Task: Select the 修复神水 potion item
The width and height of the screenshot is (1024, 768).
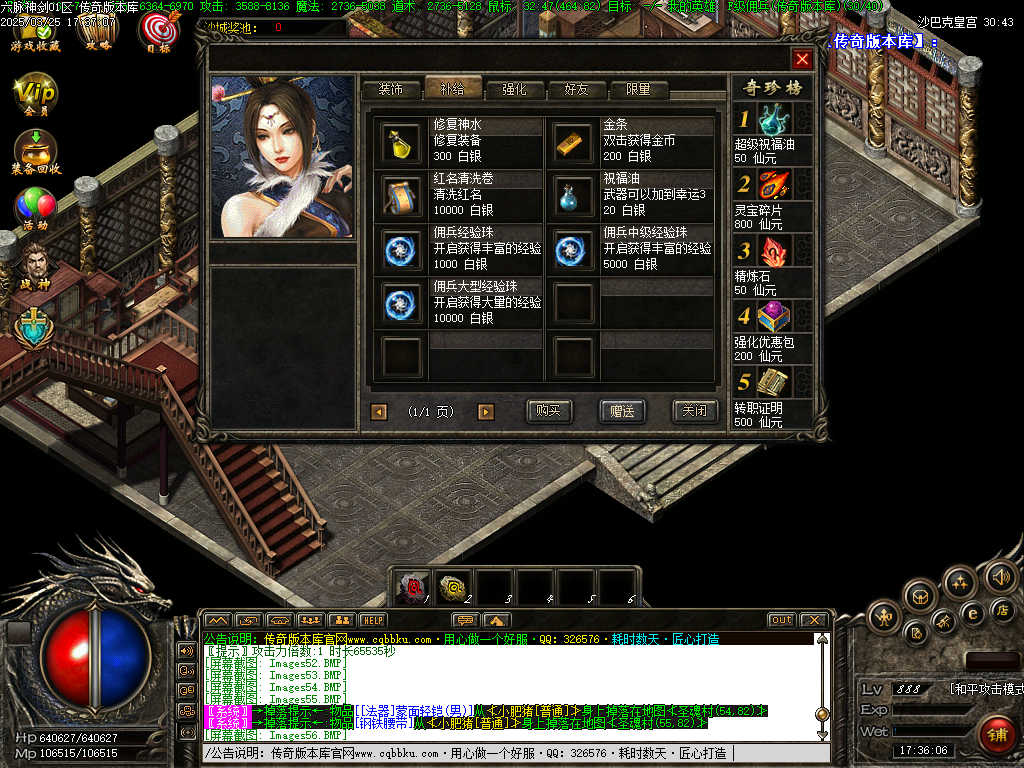Action: tap(403, 141)
